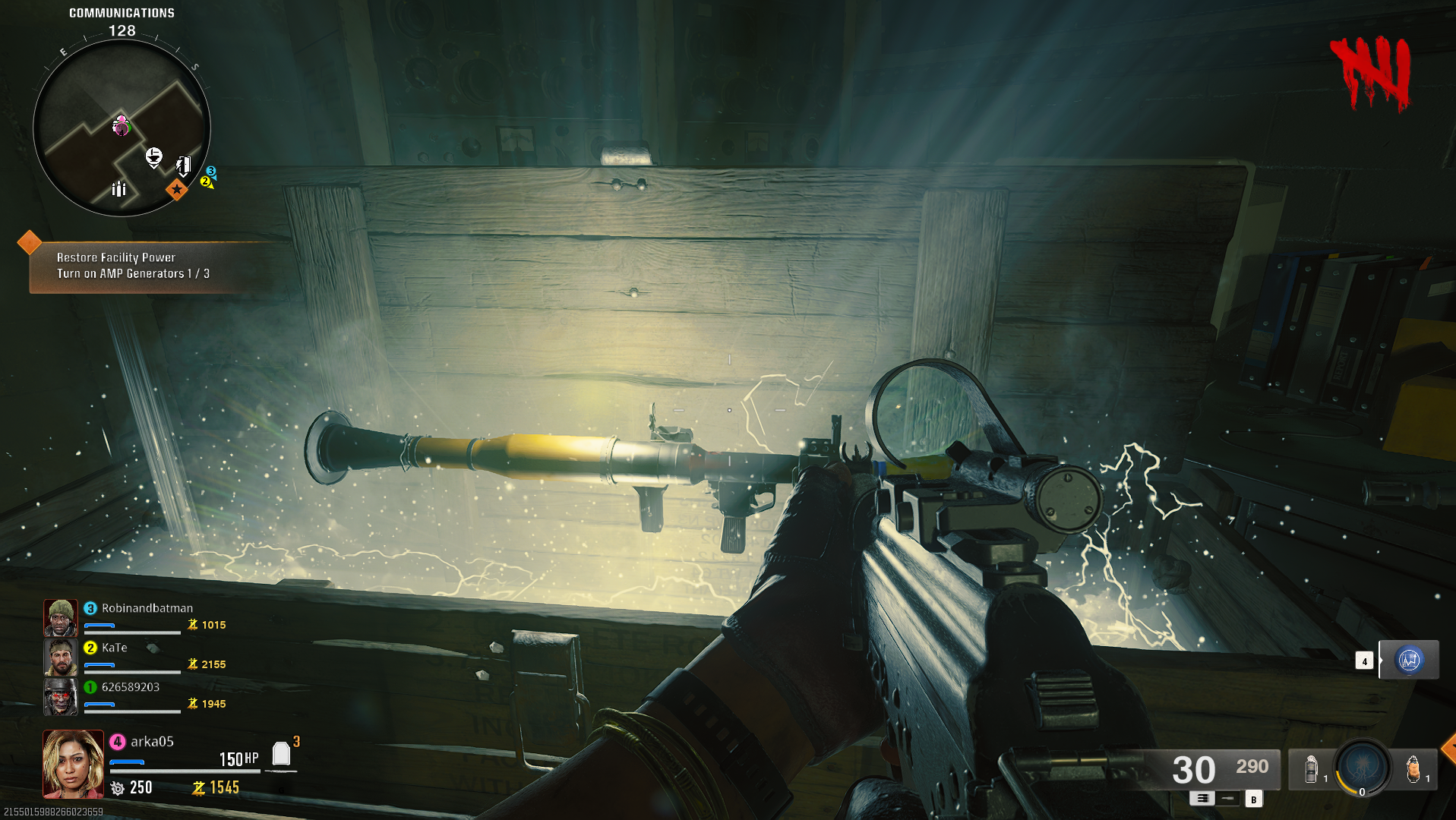The image size is (1456, 820).
Task: Click the armor plate icon beside 150 HP
Action: pos(282,754)
